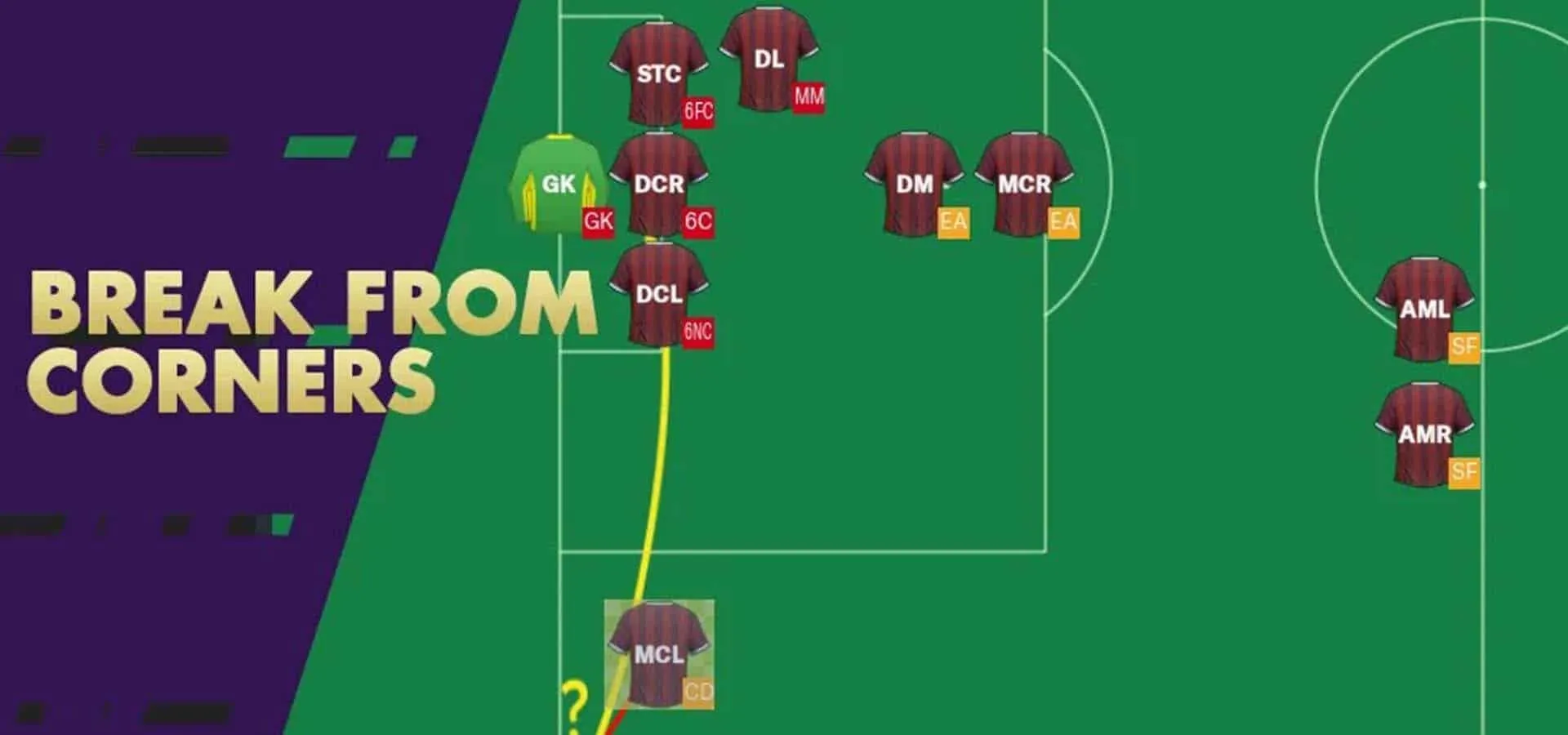Viewport: 1568px width, 735px height.
Task: Click the orange EA swatch under MCR
Action: coord(1062,219)
